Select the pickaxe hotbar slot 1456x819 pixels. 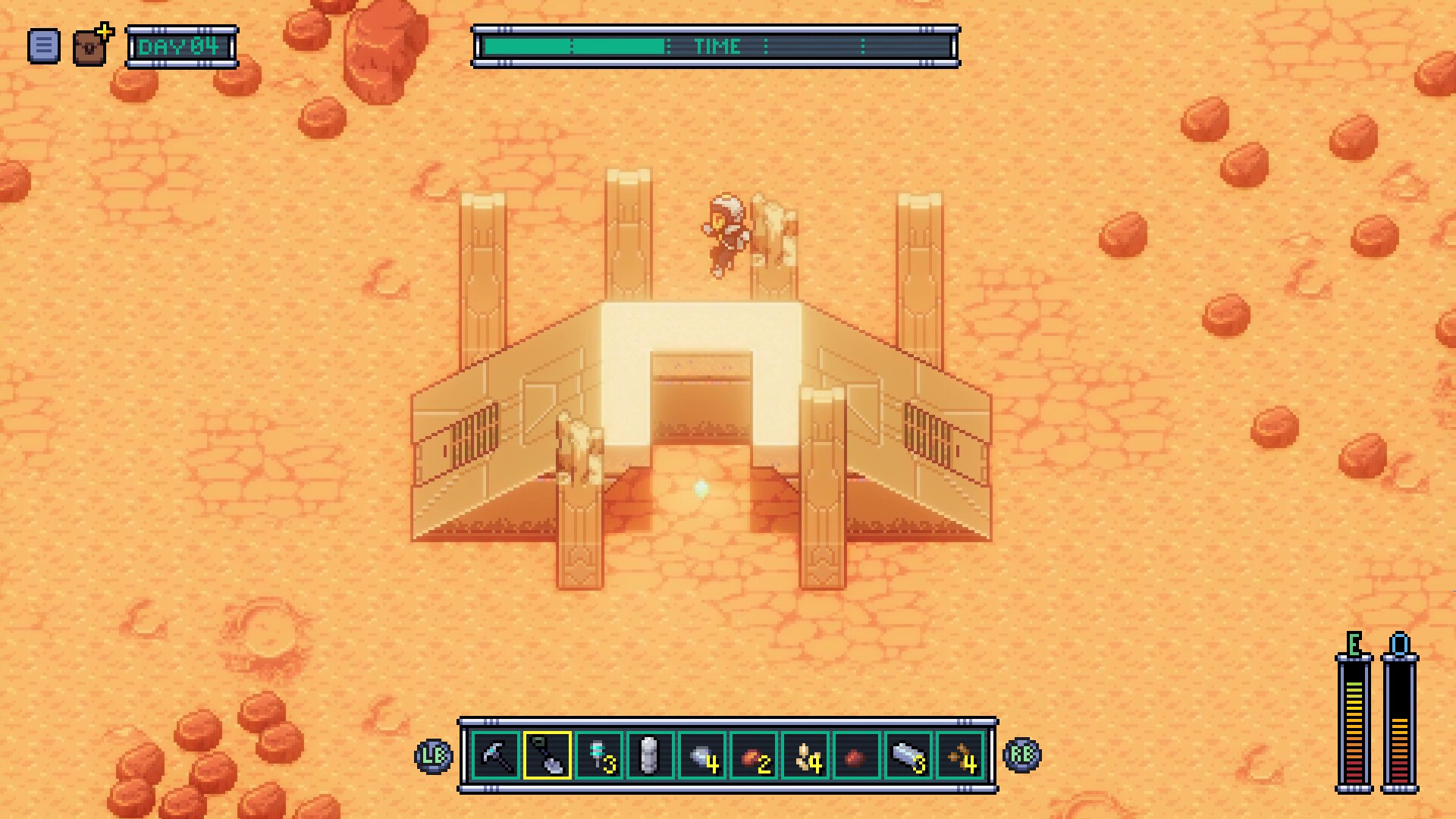click(x=496, y=755)
